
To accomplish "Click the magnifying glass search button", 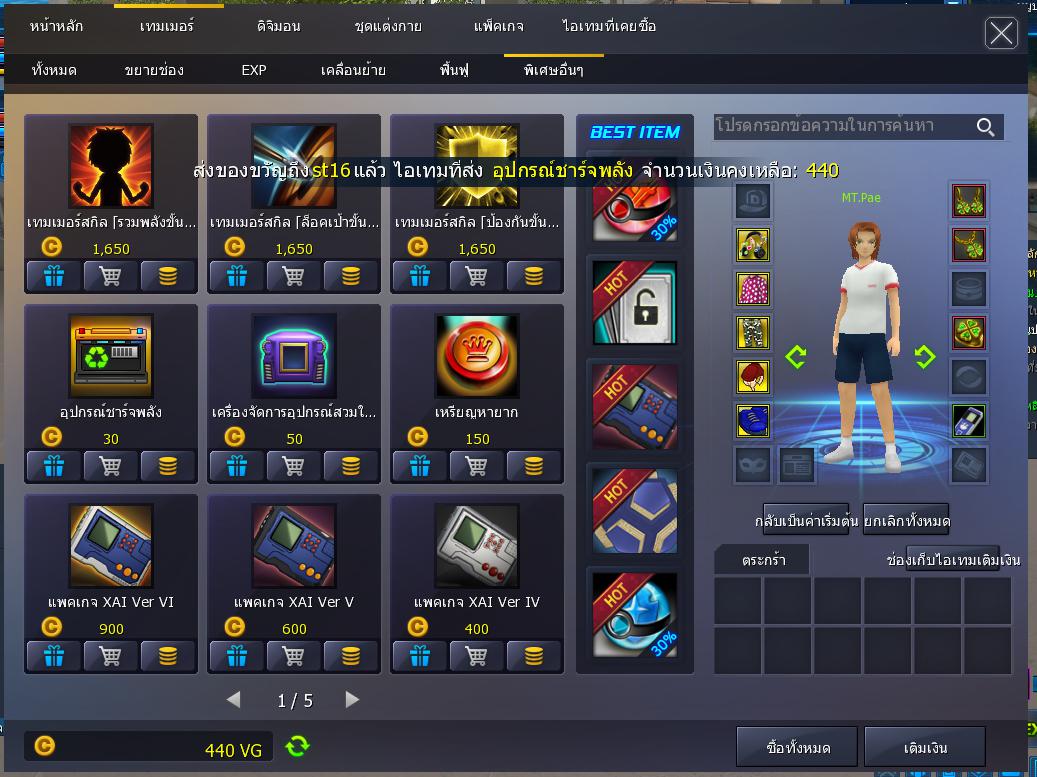I will pos(986,127).
